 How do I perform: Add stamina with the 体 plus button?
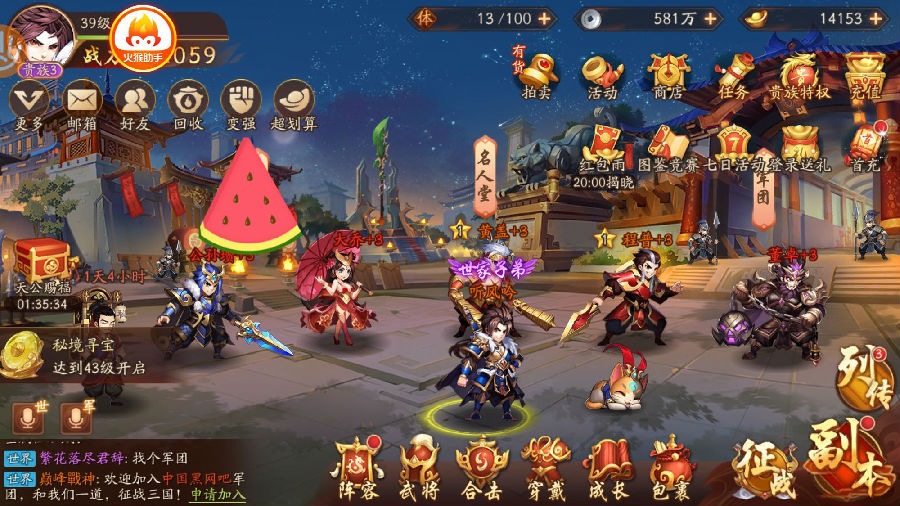click(544, 18)
